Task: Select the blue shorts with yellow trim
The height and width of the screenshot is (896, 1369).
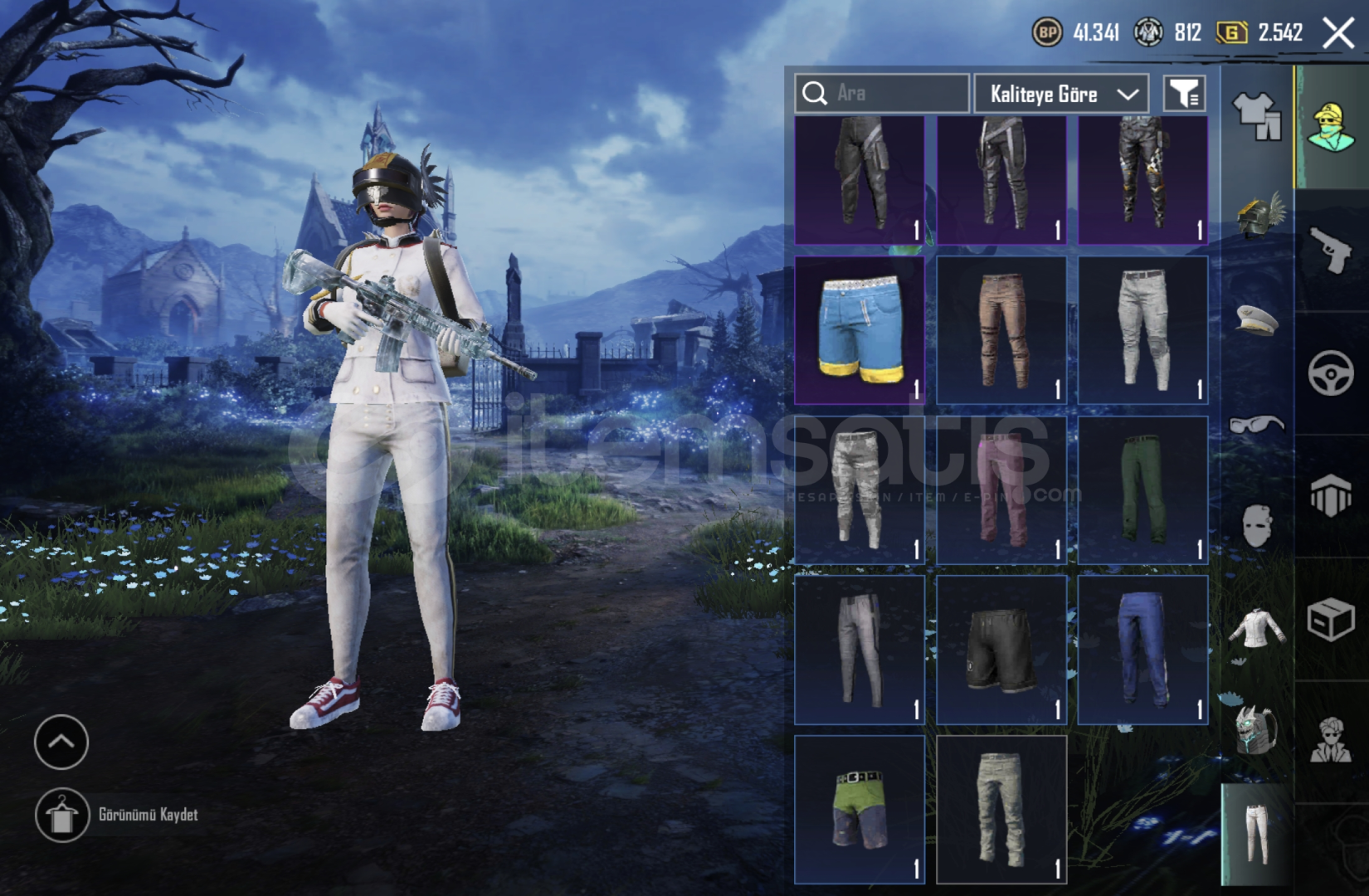Action: click(860, 329)
